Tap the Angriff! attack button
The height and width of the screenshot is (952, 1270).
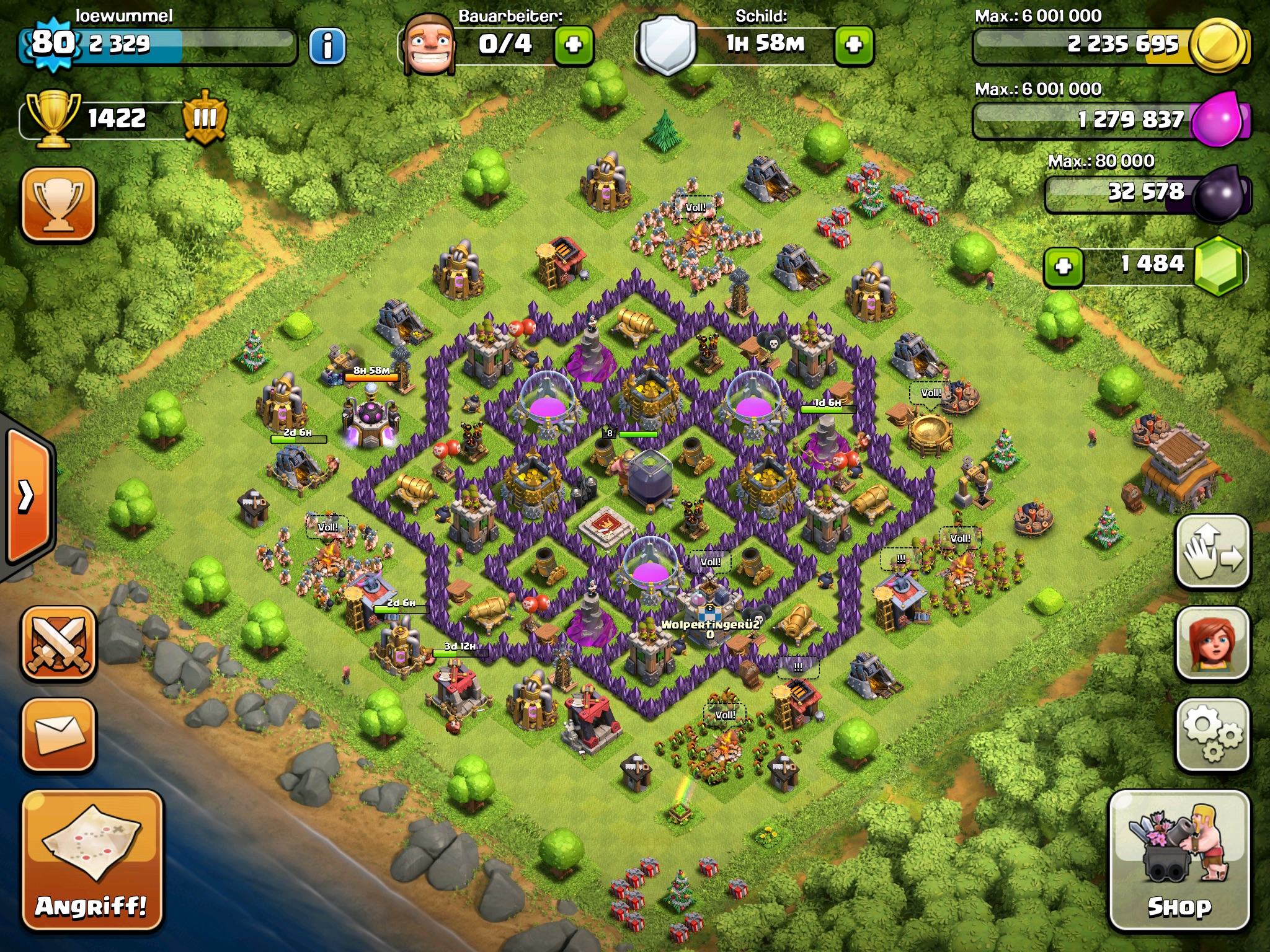92,860
